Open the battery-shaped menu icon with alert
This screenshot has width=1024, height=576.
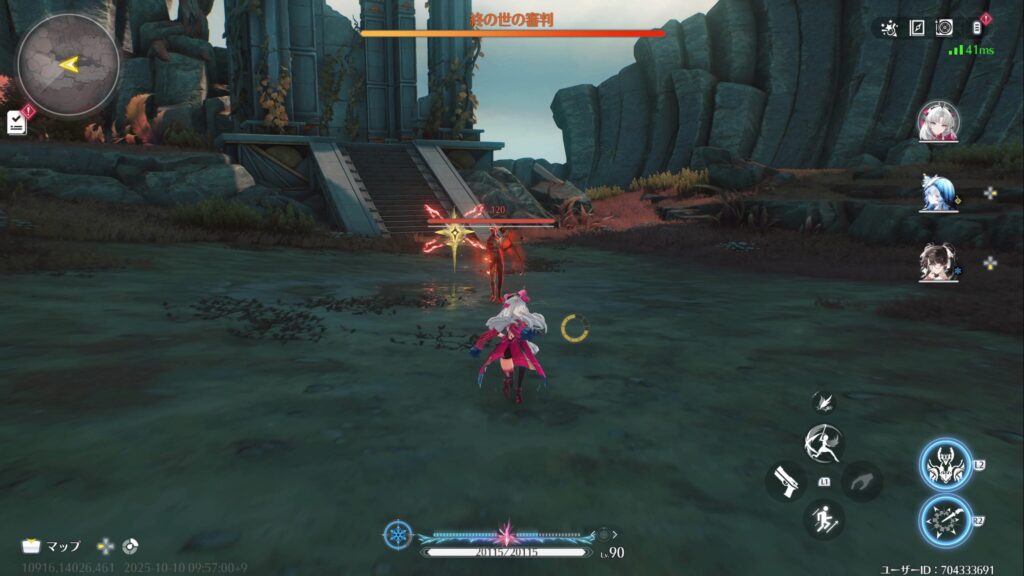pyautogui.click(x=977, y=28)
